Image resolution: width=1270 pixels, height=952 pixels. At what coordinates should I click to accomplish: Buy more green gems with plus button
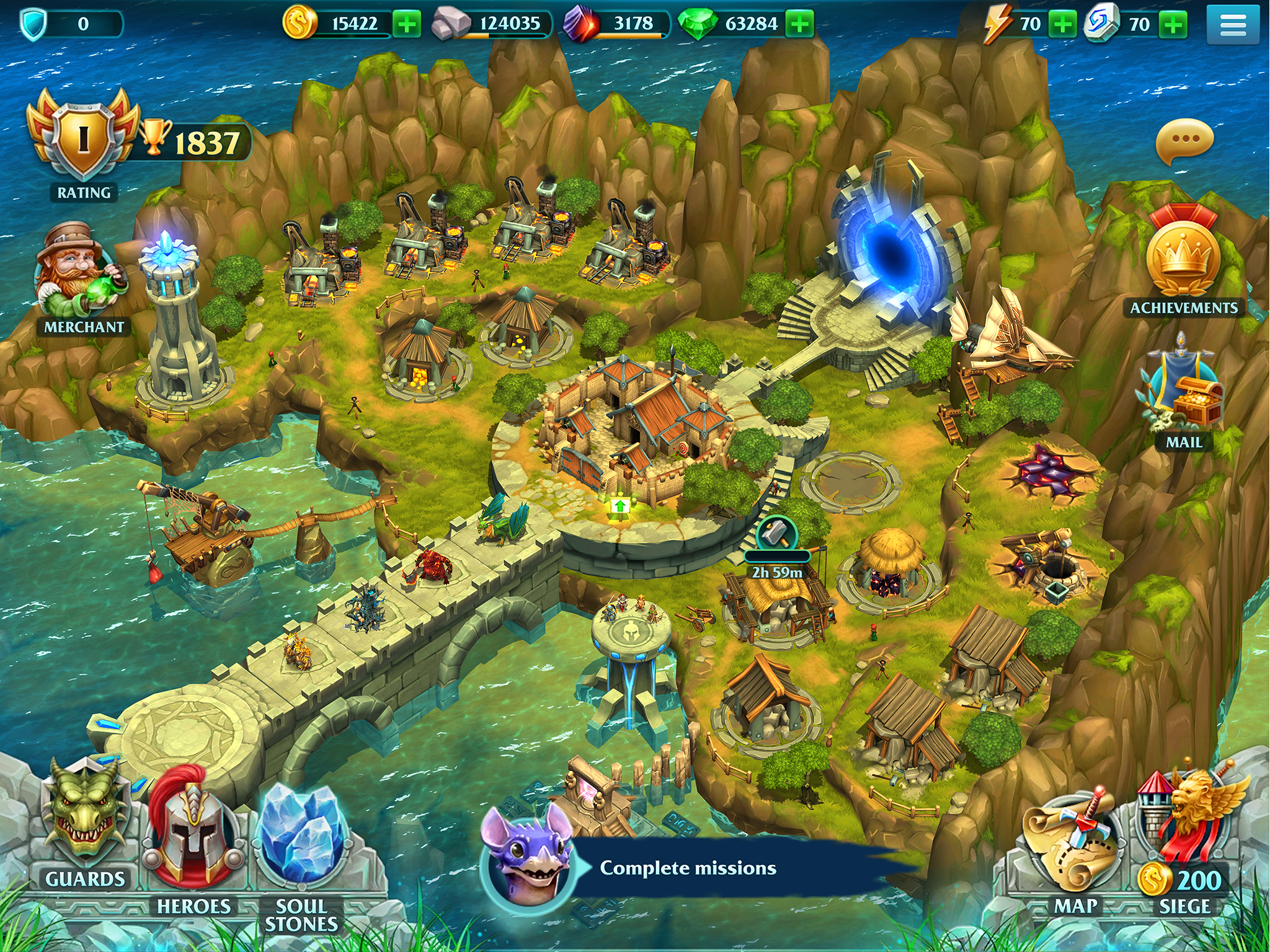tap(800, 25)
